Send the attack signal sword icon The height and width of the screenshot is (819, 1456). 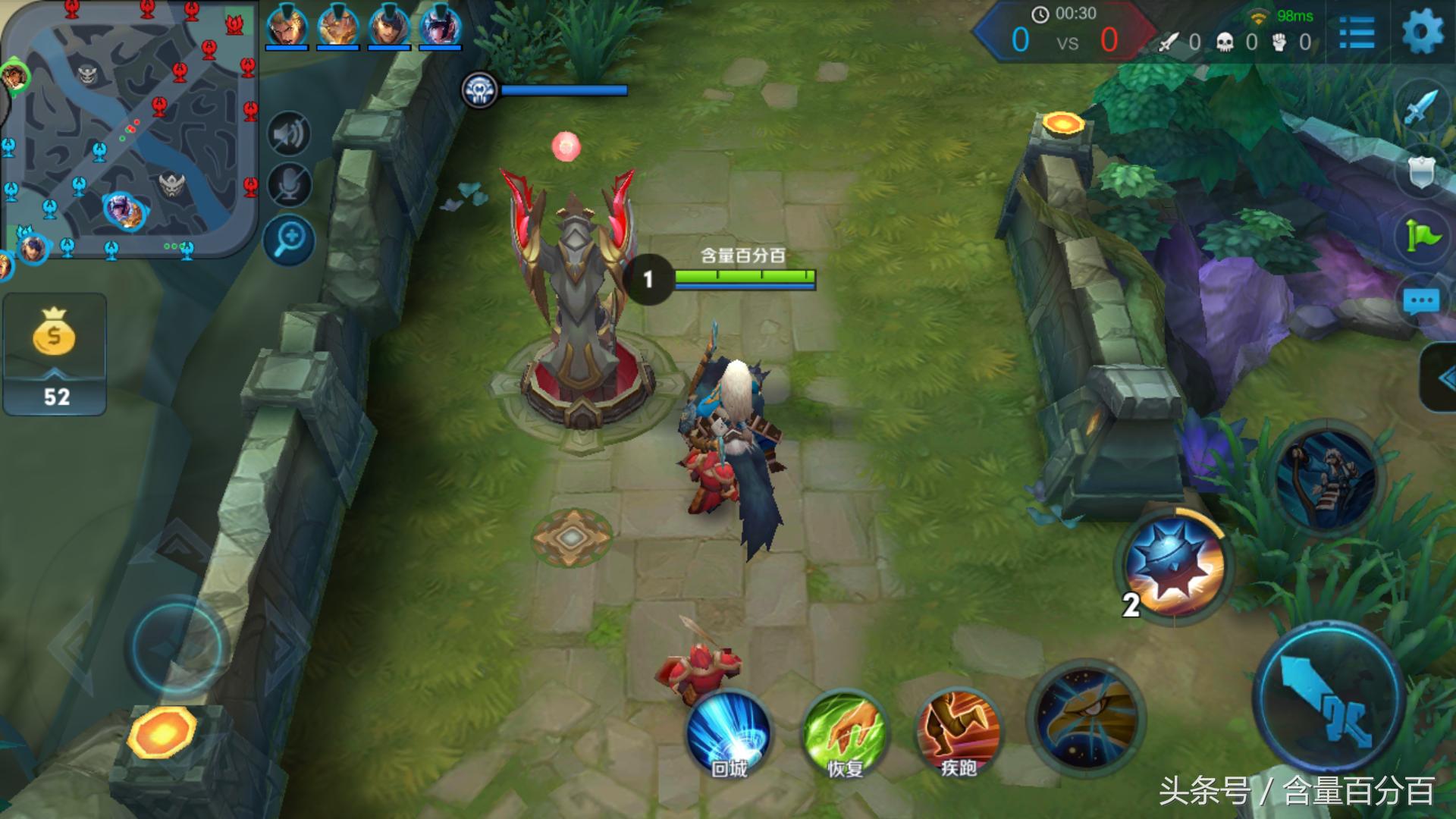1422,108
